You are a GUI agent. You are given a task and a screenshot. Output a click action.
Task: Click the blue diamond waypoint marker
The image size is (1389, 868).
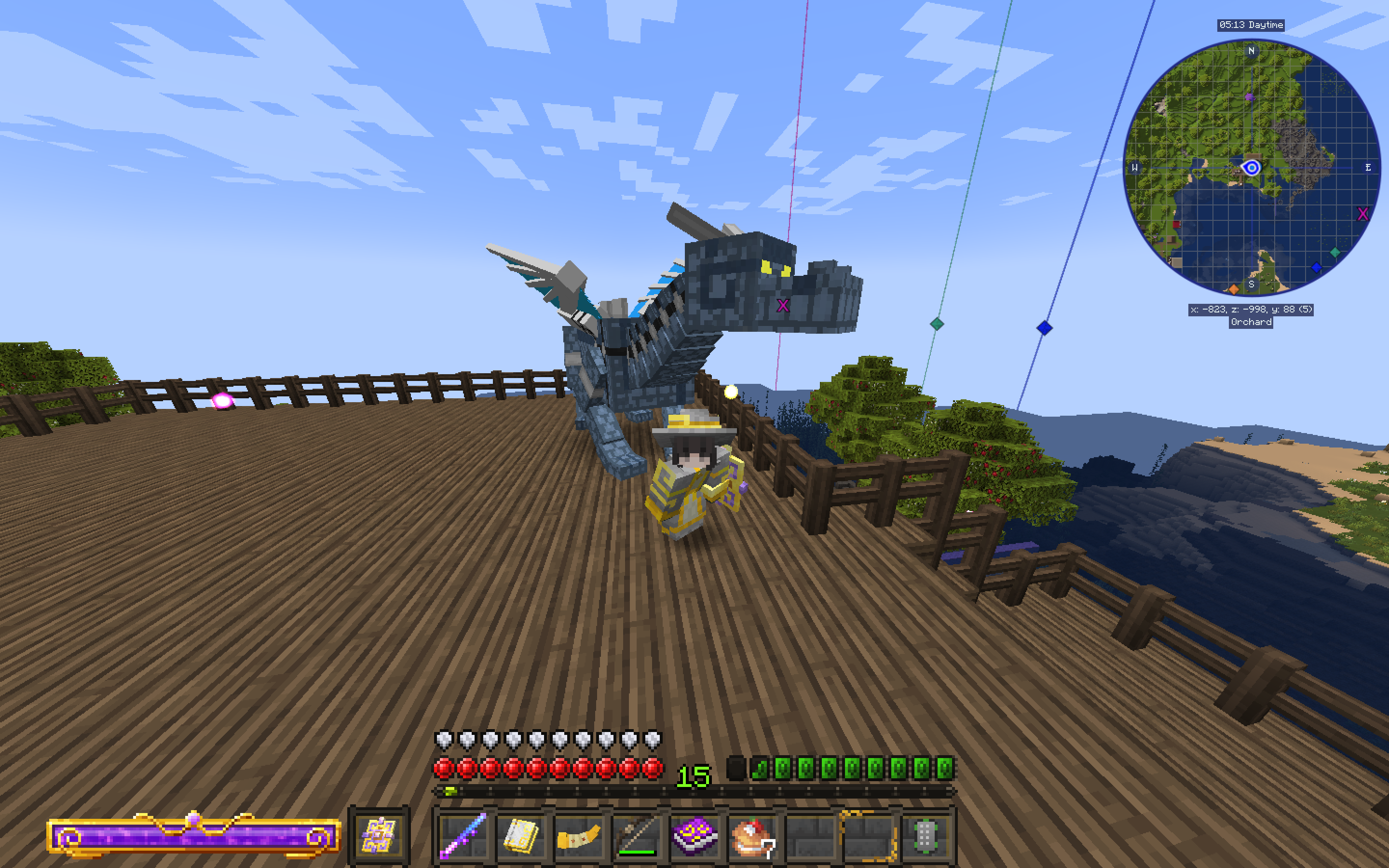pyautogui.click(x=1317, y=267)
